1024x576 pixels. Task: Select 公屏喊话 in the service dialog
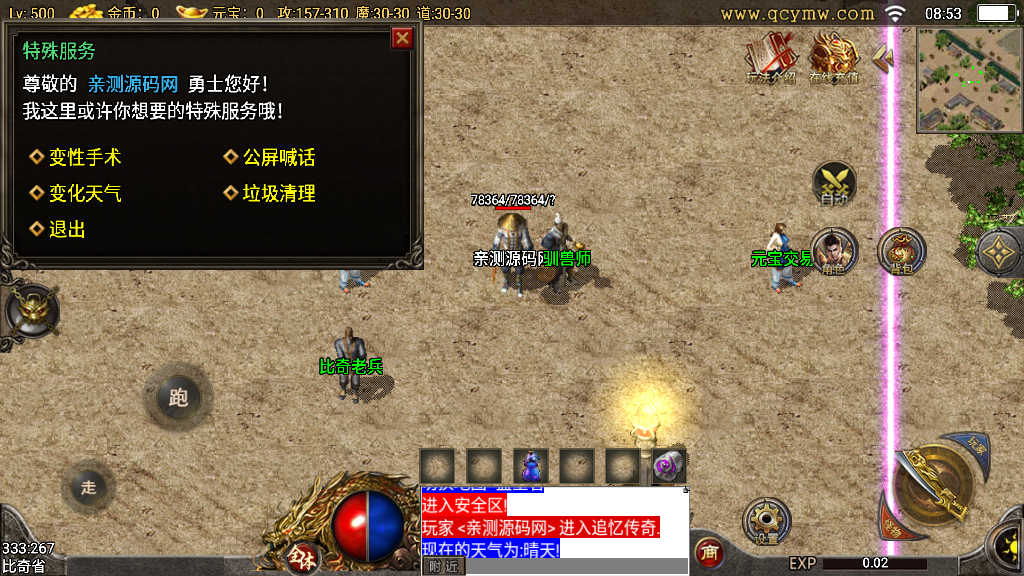[278, 158]
